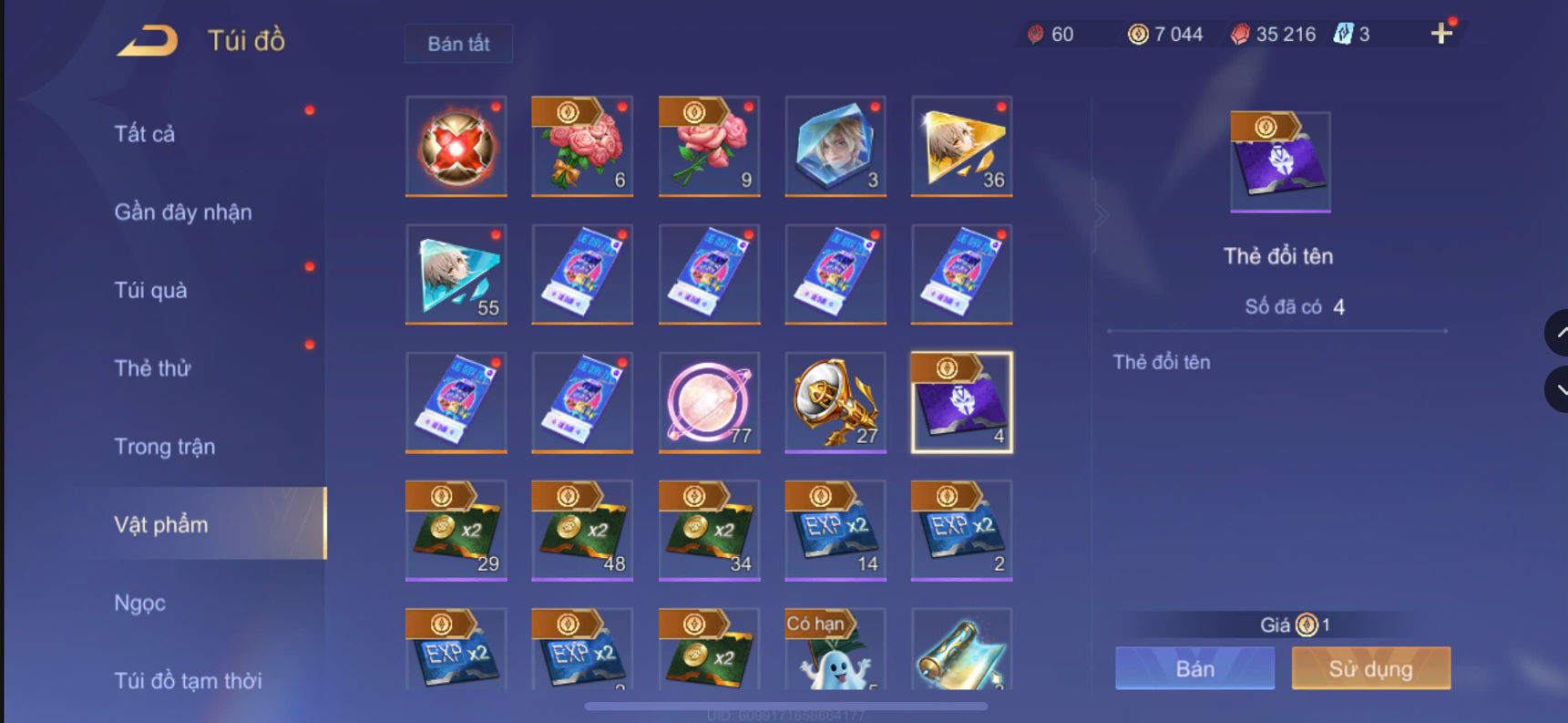The image size is (1568, 723).
Task: Select the EXP x2 card showing 14
Action: (835, 531)
